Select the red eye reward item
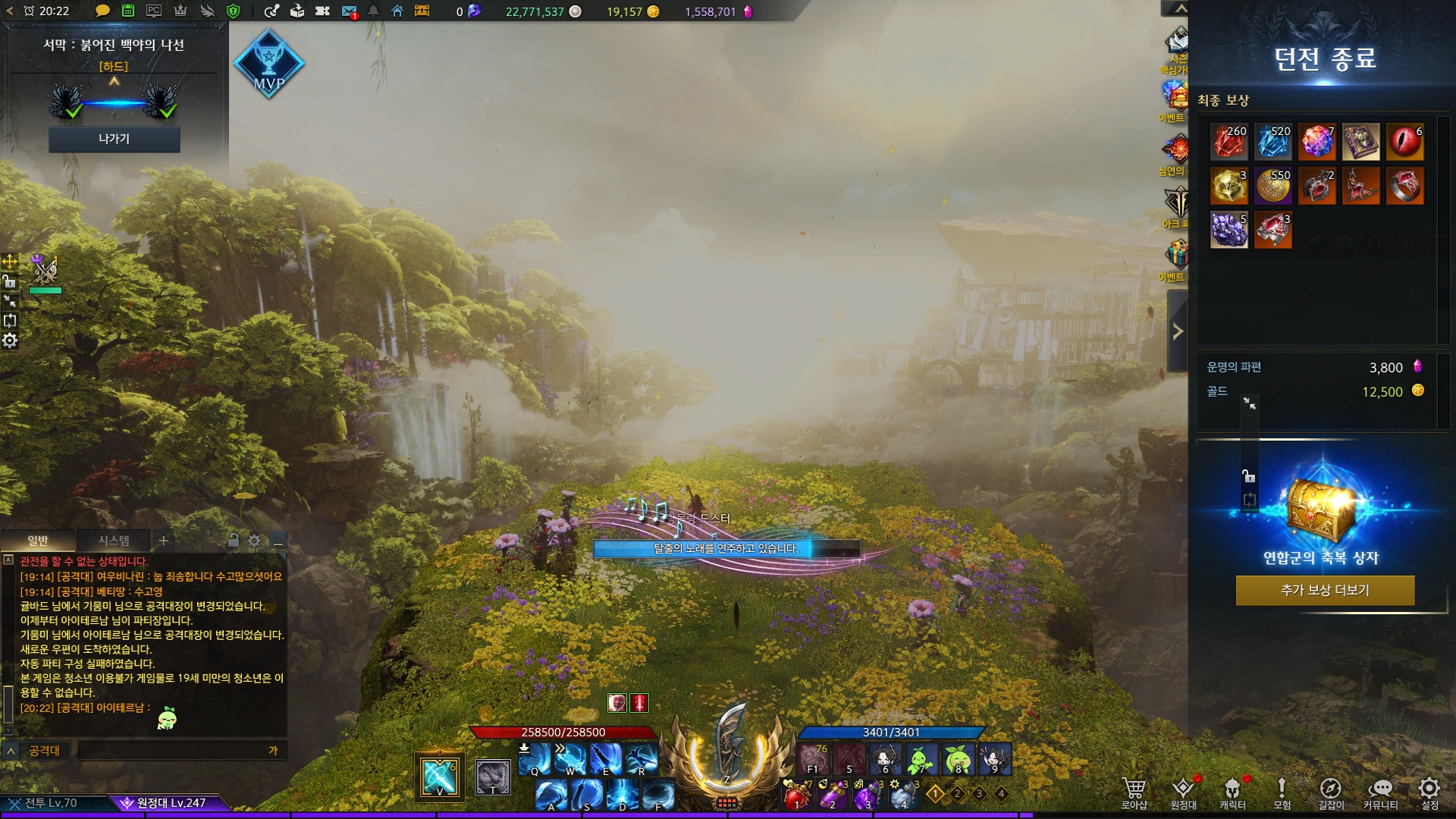1456x819 pixels. tap(1404, 142)
